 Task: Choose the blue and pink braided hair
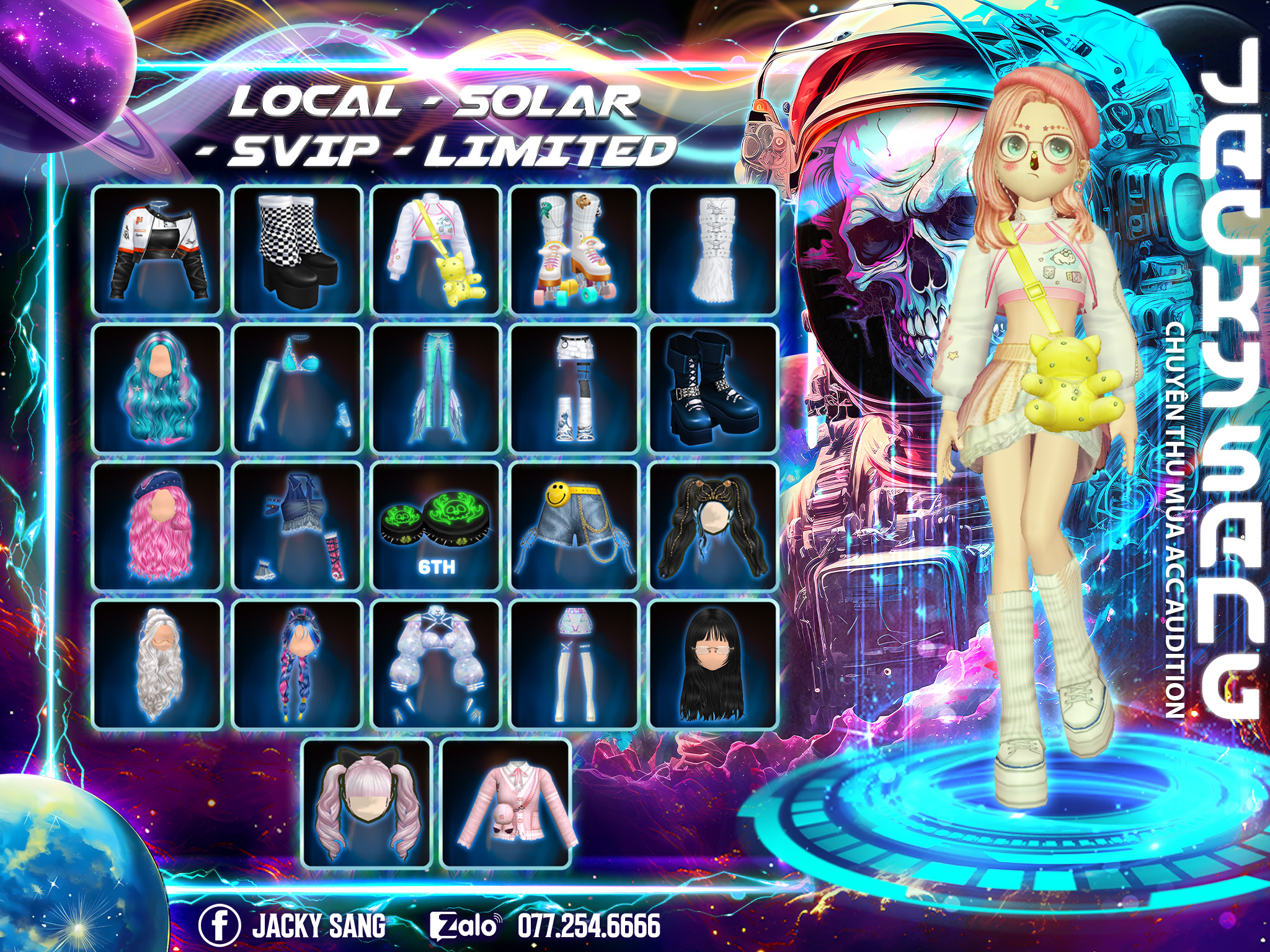click(x=297, y=664)
